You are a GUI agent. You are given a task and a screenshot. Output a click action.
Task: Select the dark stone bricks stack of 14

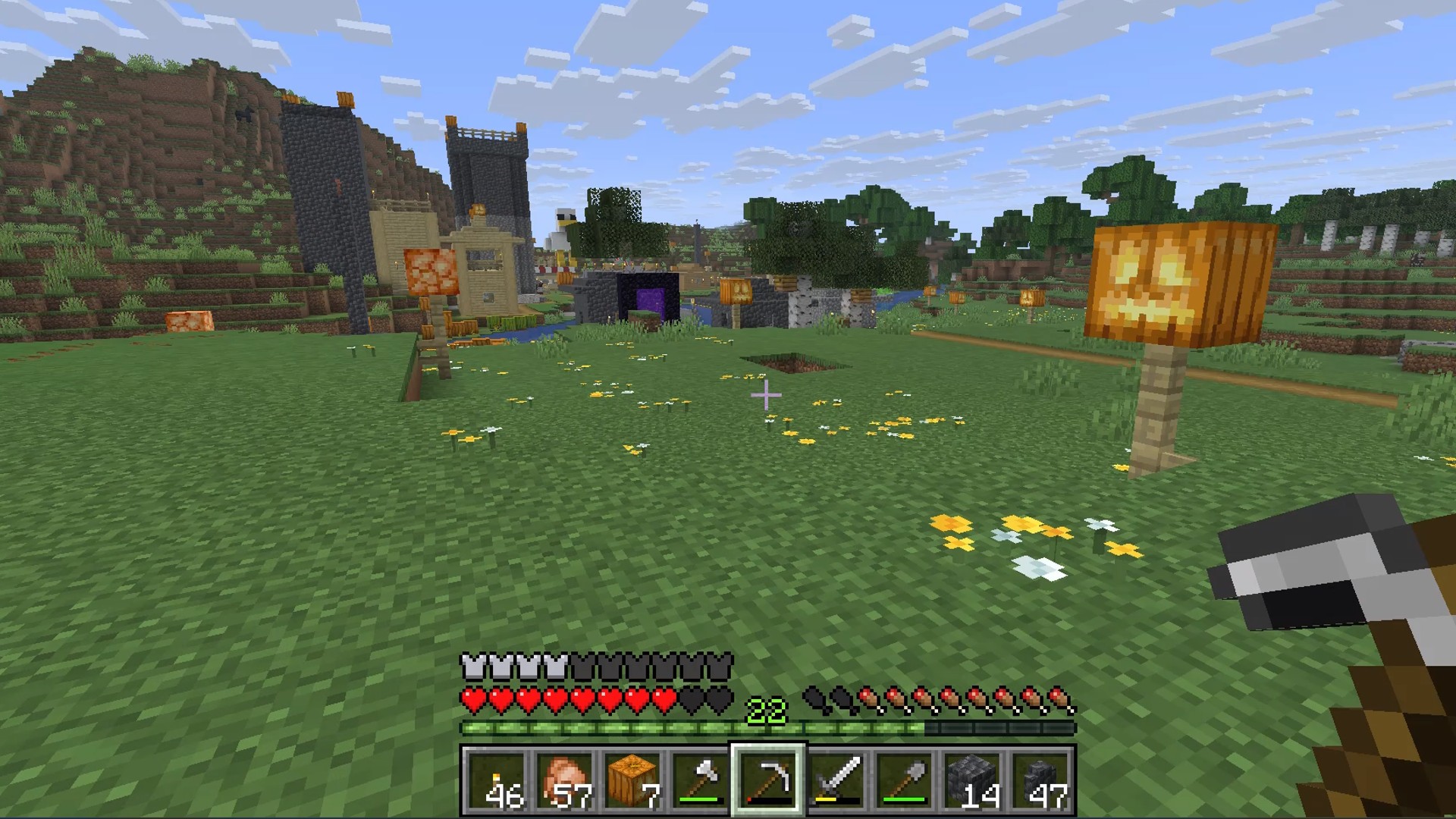(972, 780)
